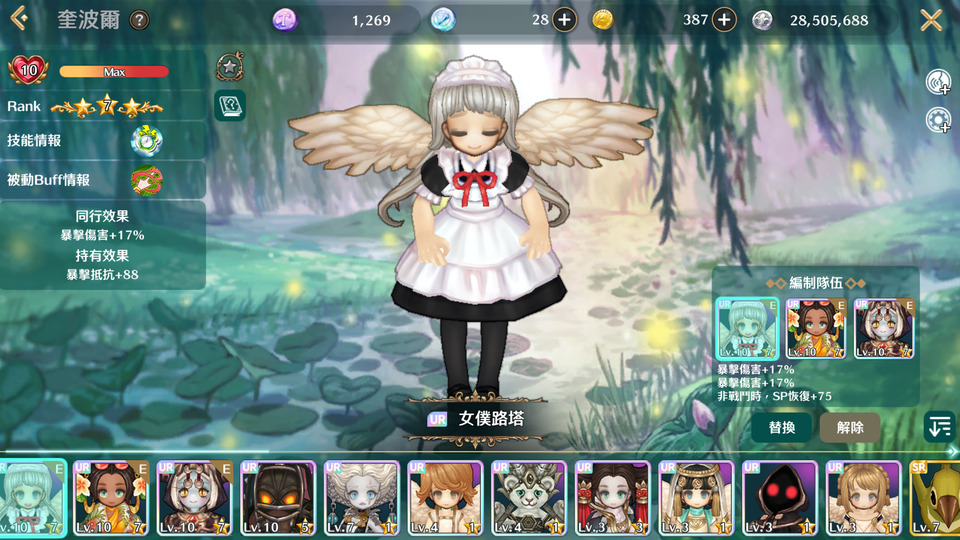Add more blue gems with plus
The image size is (960, 540).
[565, 20]
